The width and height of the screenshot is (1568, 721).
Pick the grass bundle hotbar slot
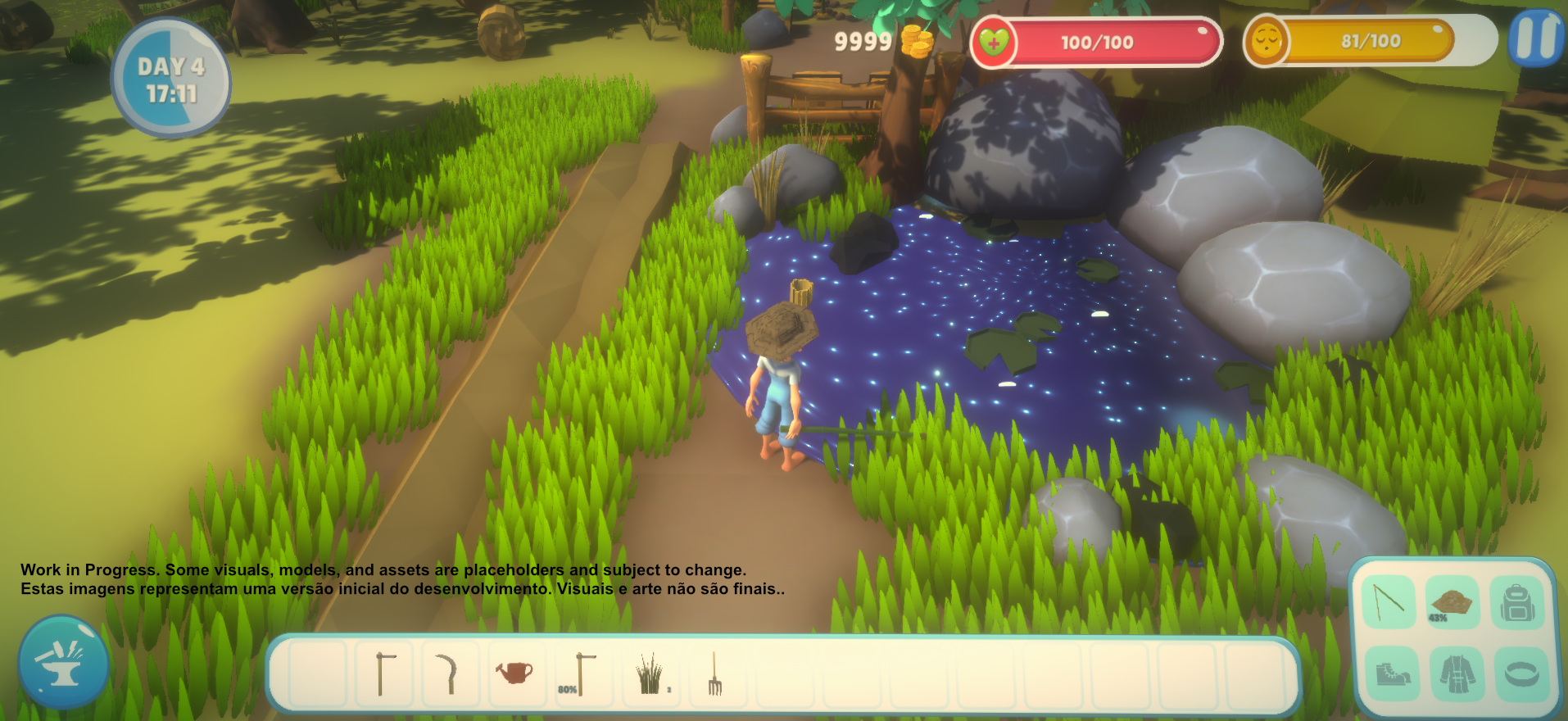650,673
